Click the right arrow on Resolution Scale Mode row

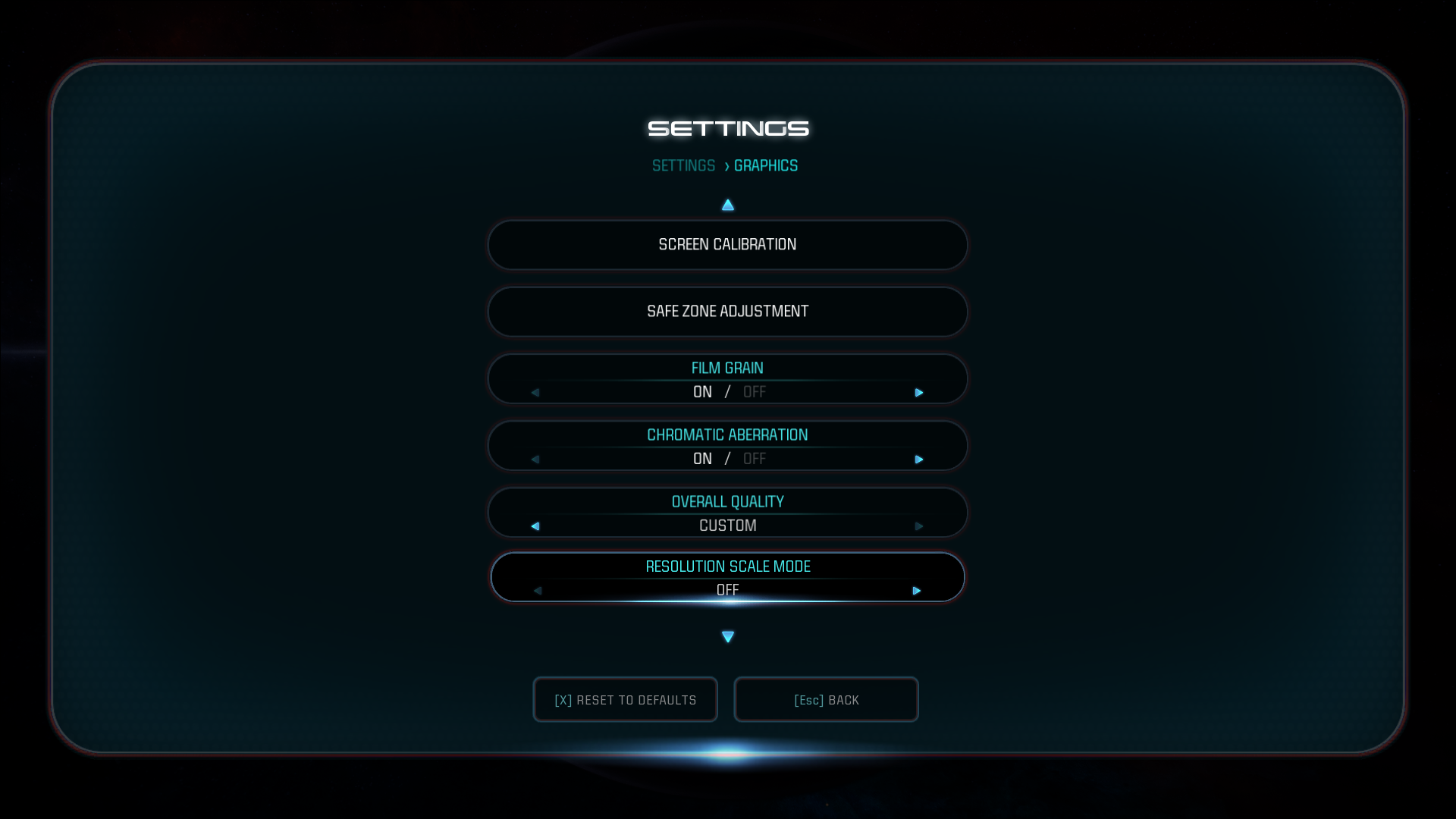pyautogui.click(x=917, y=590)
